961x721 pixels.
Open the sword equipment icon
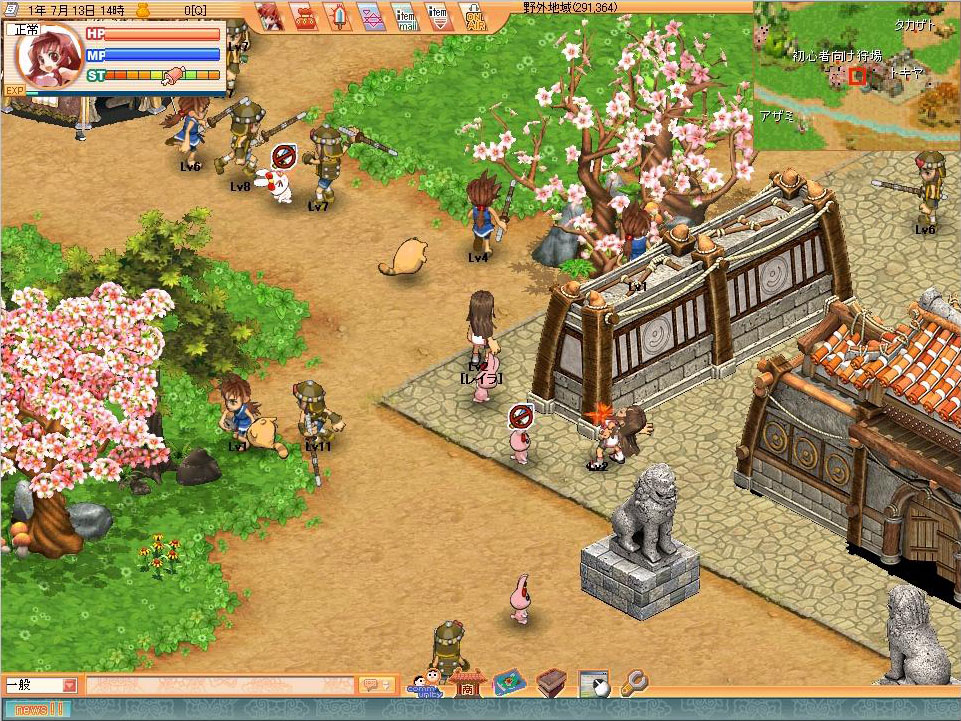(337, 16)
